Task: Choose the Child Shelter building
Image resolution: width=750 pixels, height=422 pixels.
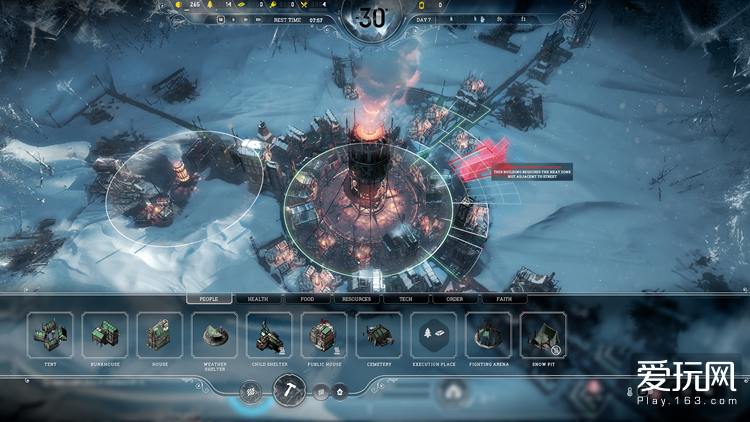Action: [x=269, y=335]
